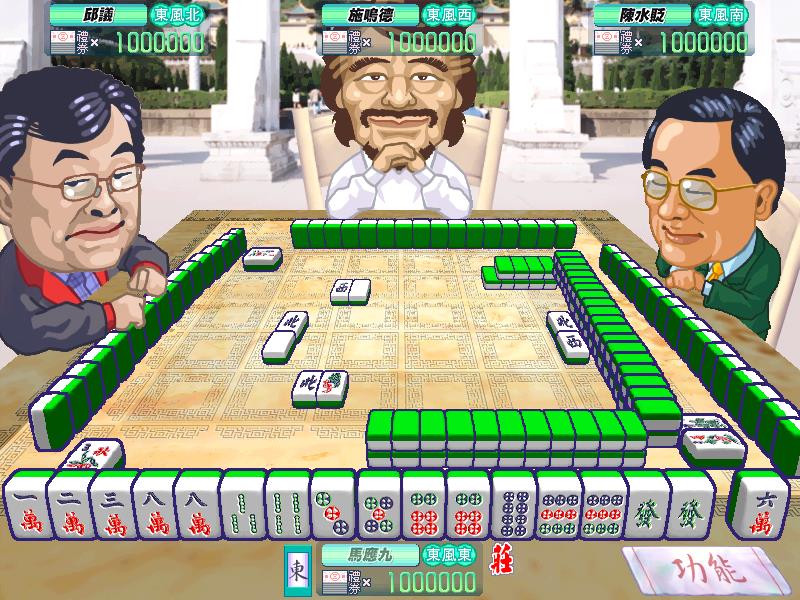Choose the 三萬 tile from hand
The image size is (800, 600).
point(111,506)
